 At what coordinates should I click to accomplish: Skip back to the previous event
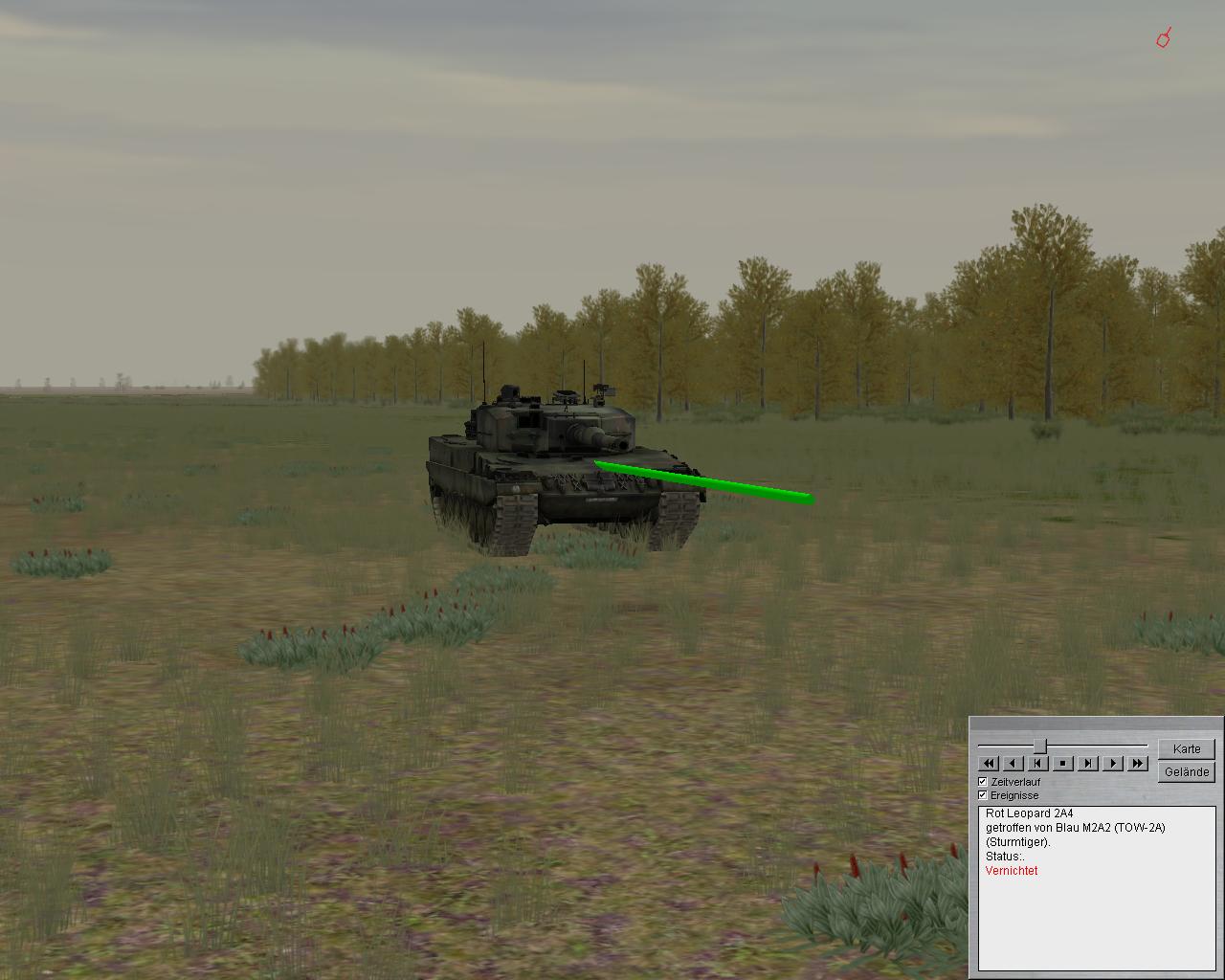(1038, 763)
